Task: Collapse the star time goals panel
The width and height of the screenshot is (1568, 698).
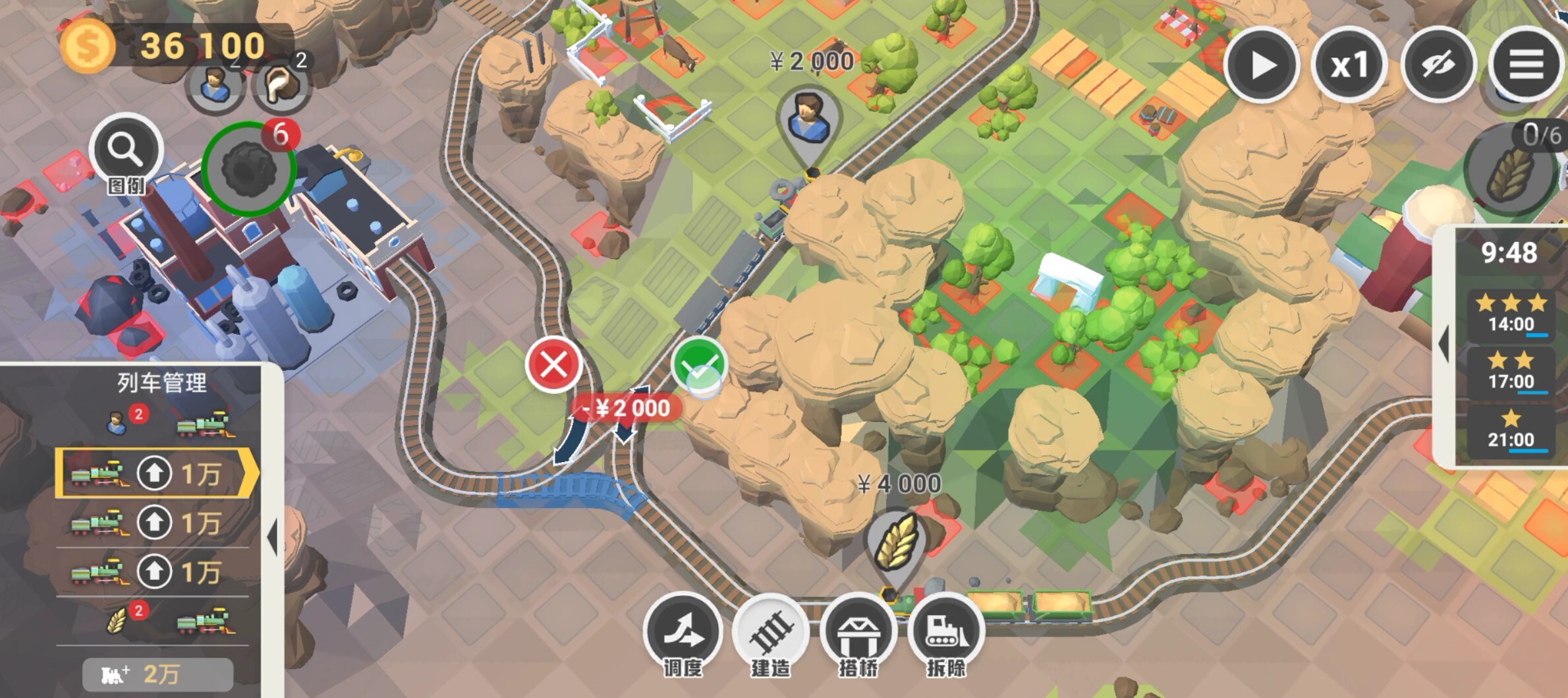Action: click(1443, 344)
